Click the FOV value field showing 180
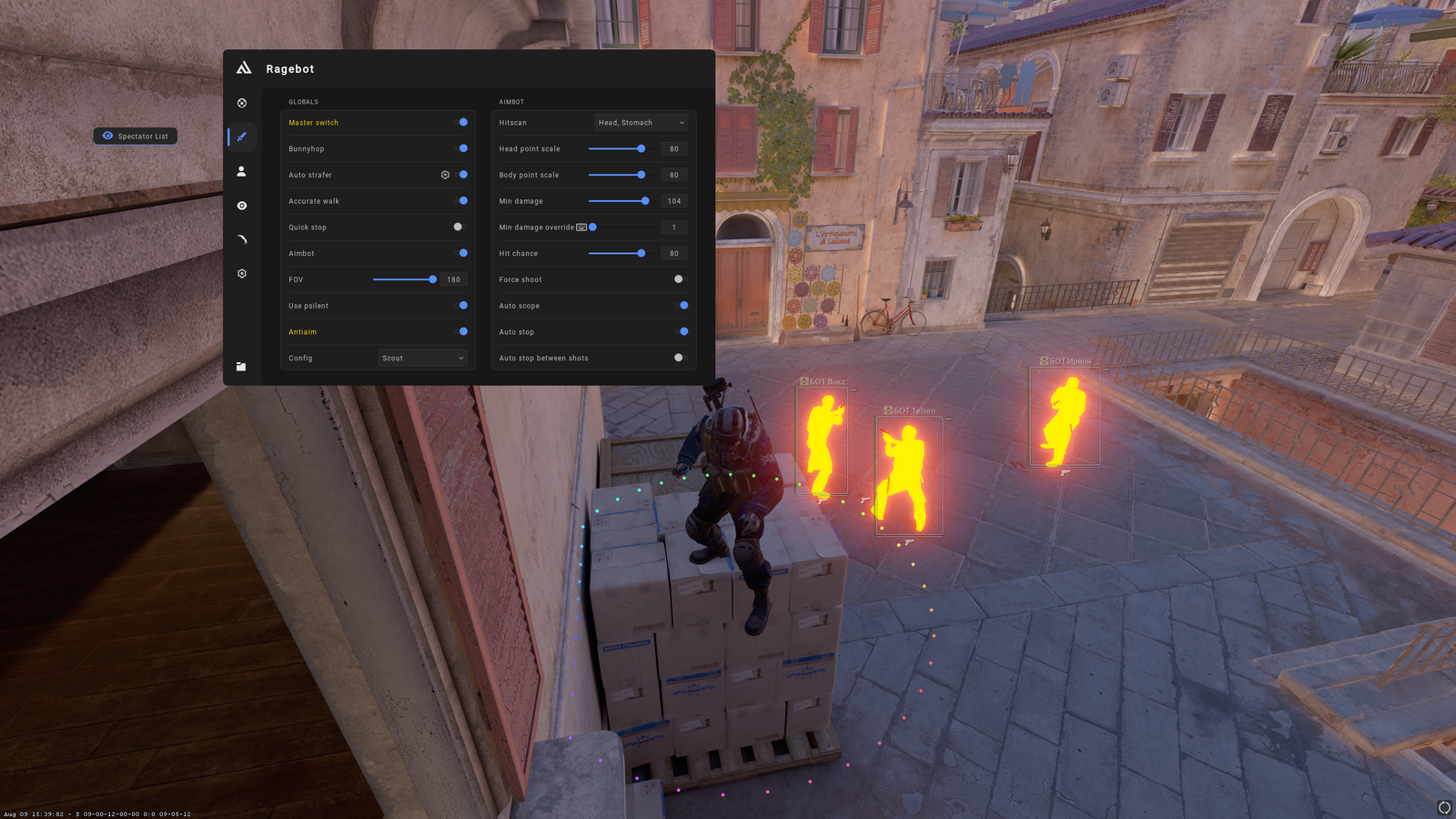1456x819 pixels. coord(453,279)
